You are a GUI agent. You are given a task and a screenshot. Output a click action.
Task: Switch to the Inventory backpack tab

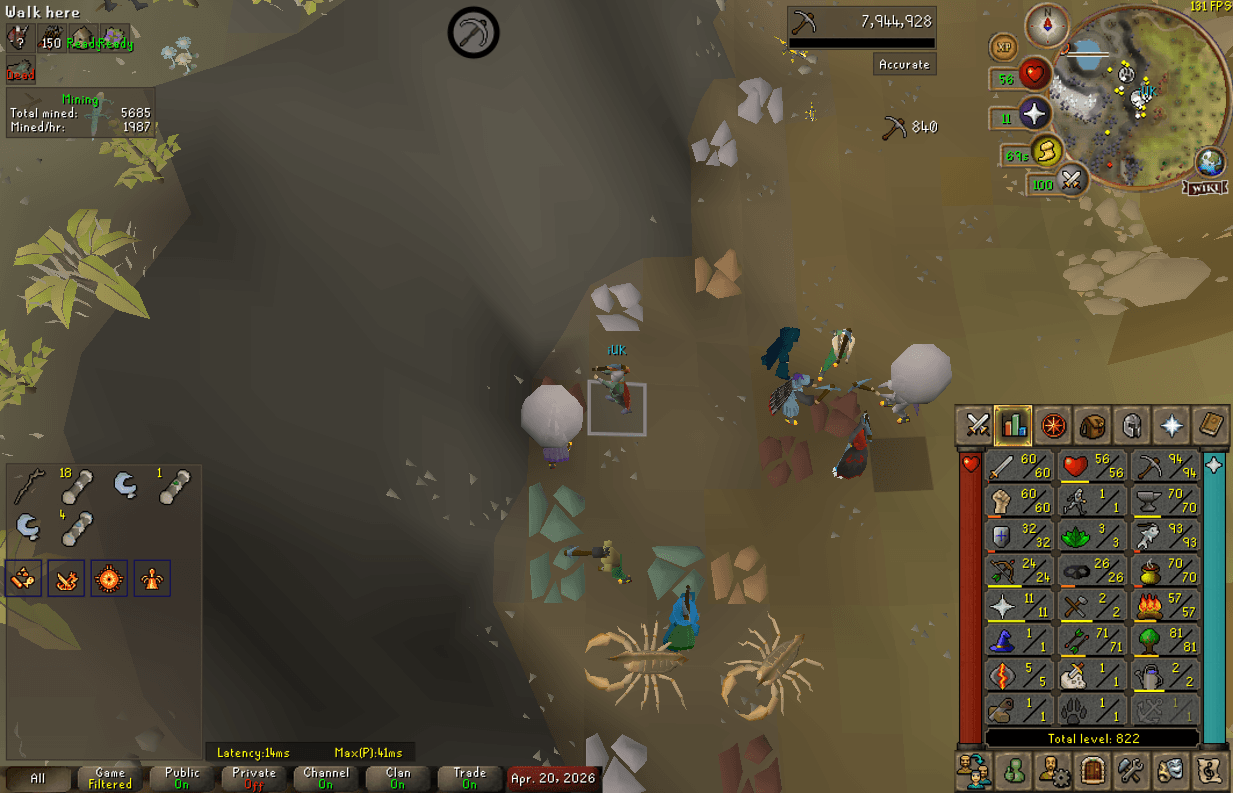(1092, 426)
